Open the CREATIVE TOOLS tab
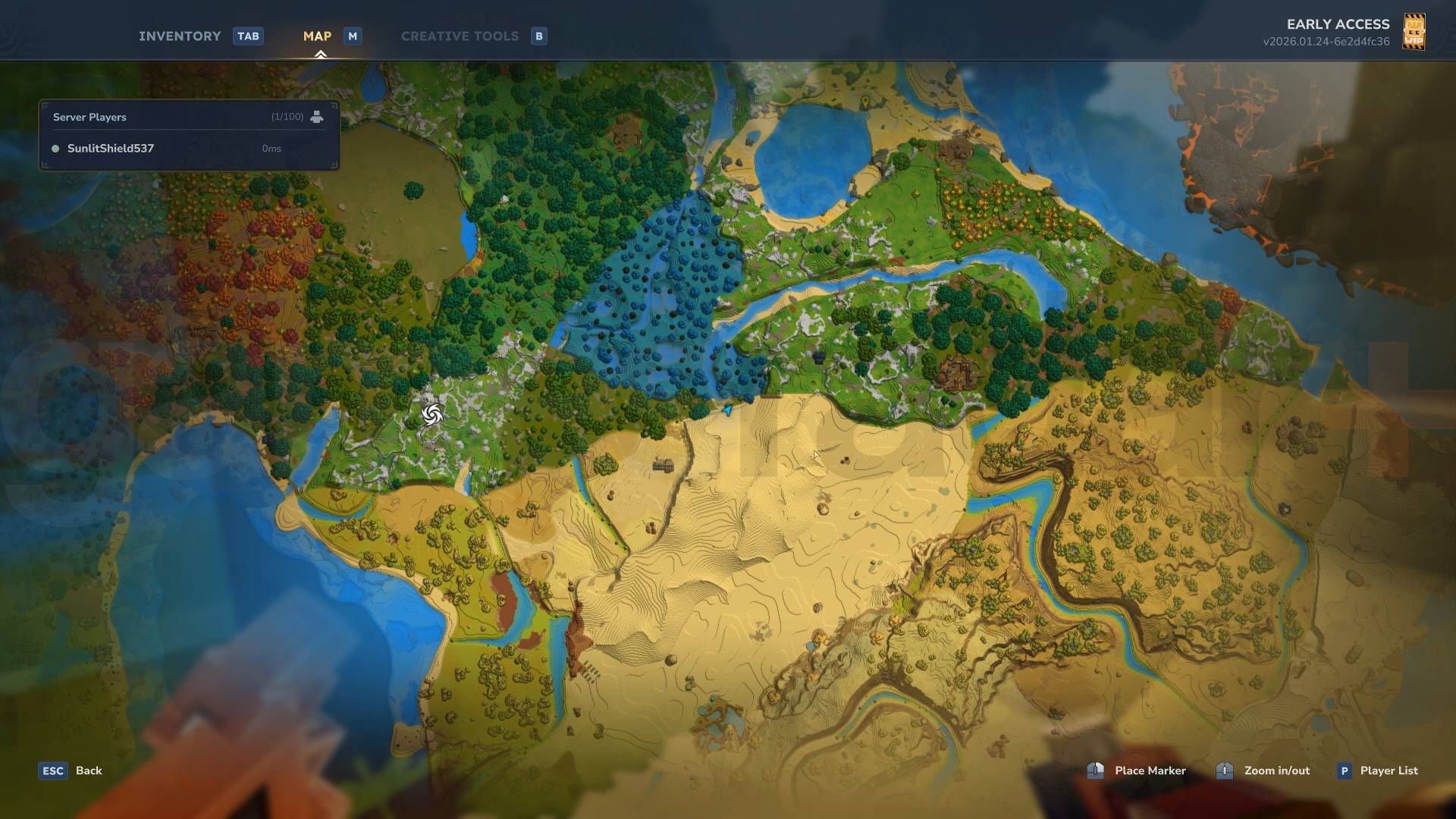Viewport: 1456px width, 819px height. pos(460,36)
